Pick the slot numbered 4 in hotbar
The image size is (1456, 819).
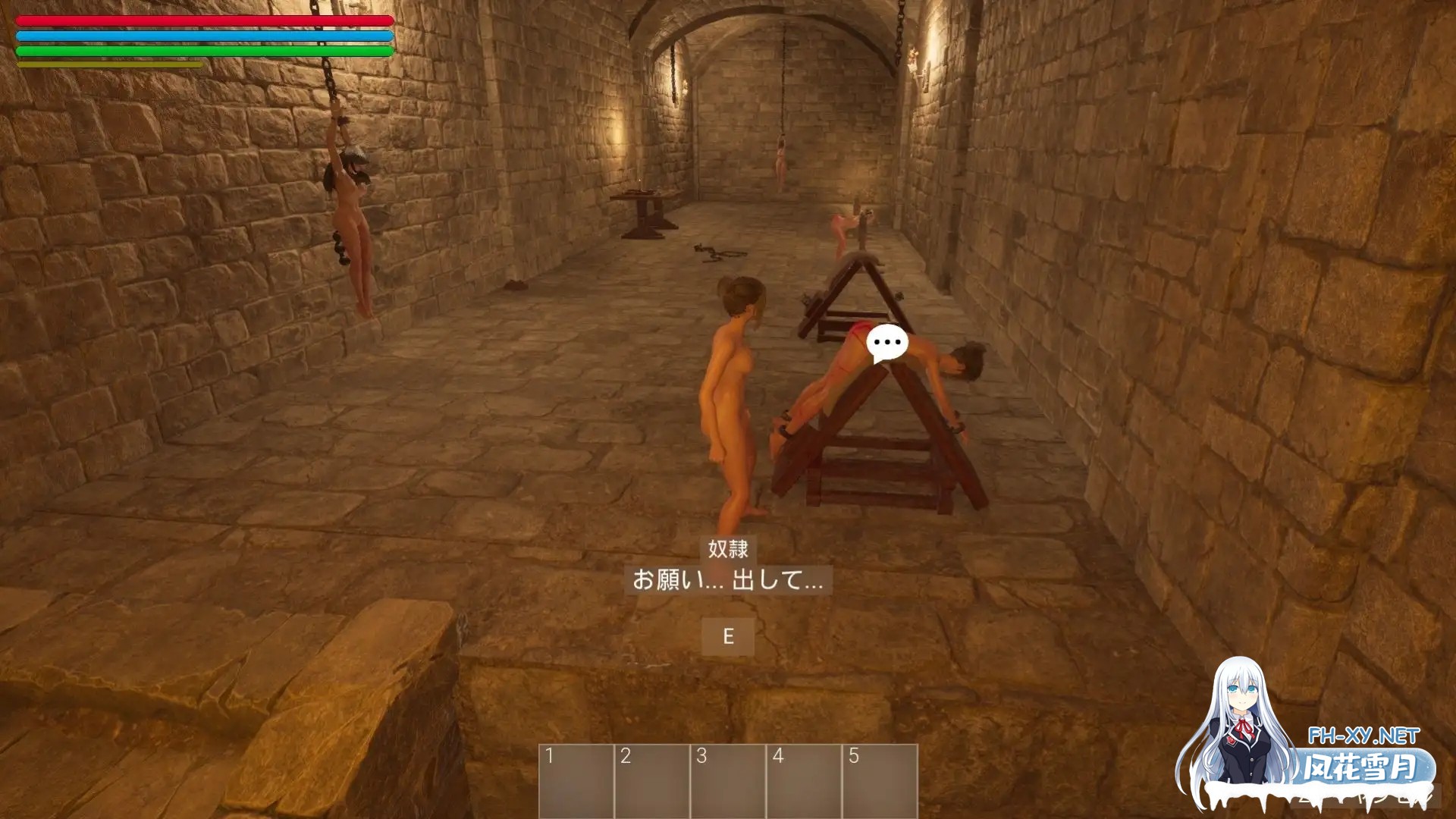coord(804,781)
